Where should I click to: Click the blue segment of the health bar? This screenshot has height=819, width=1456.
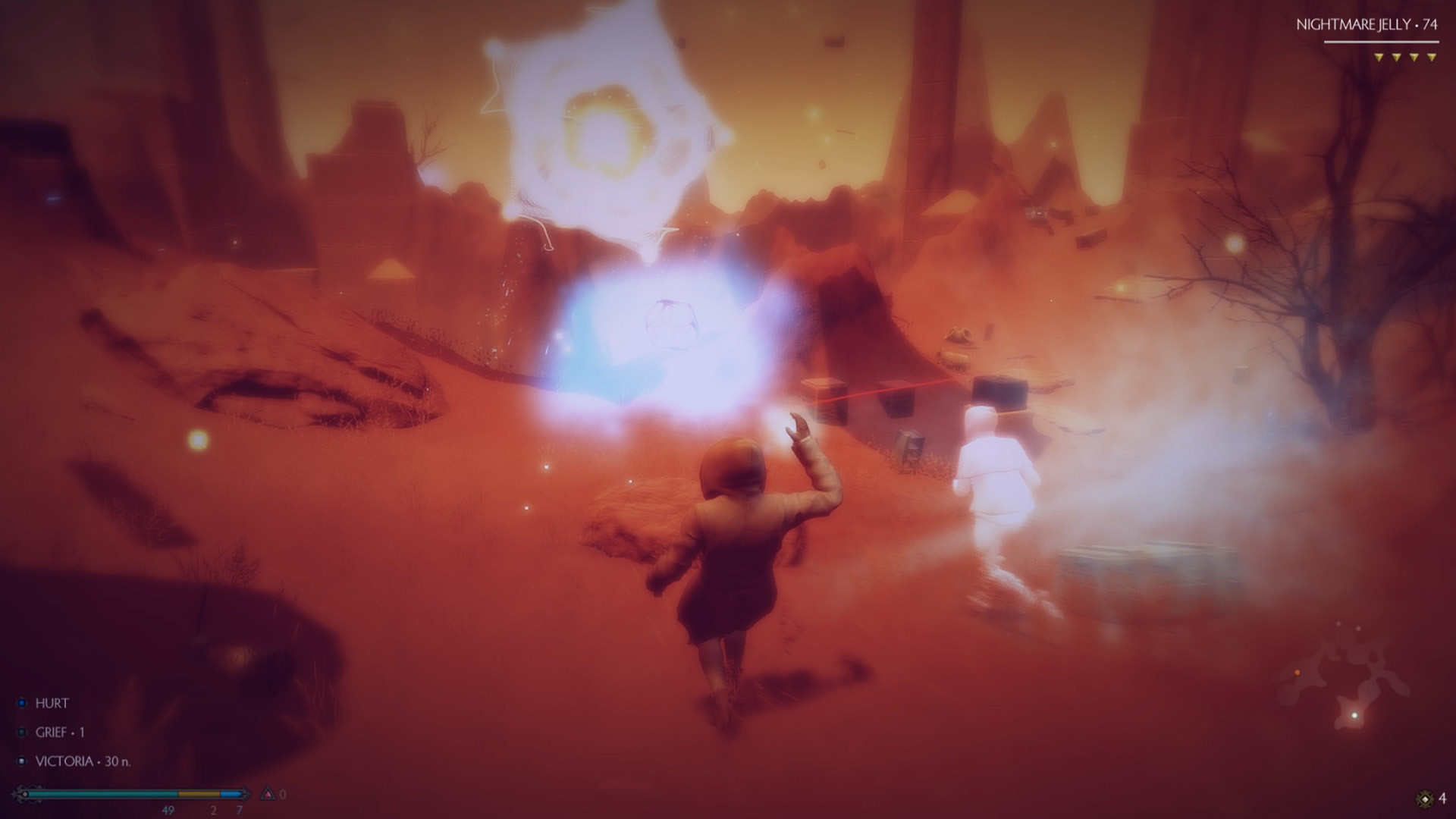click(231, 793)
